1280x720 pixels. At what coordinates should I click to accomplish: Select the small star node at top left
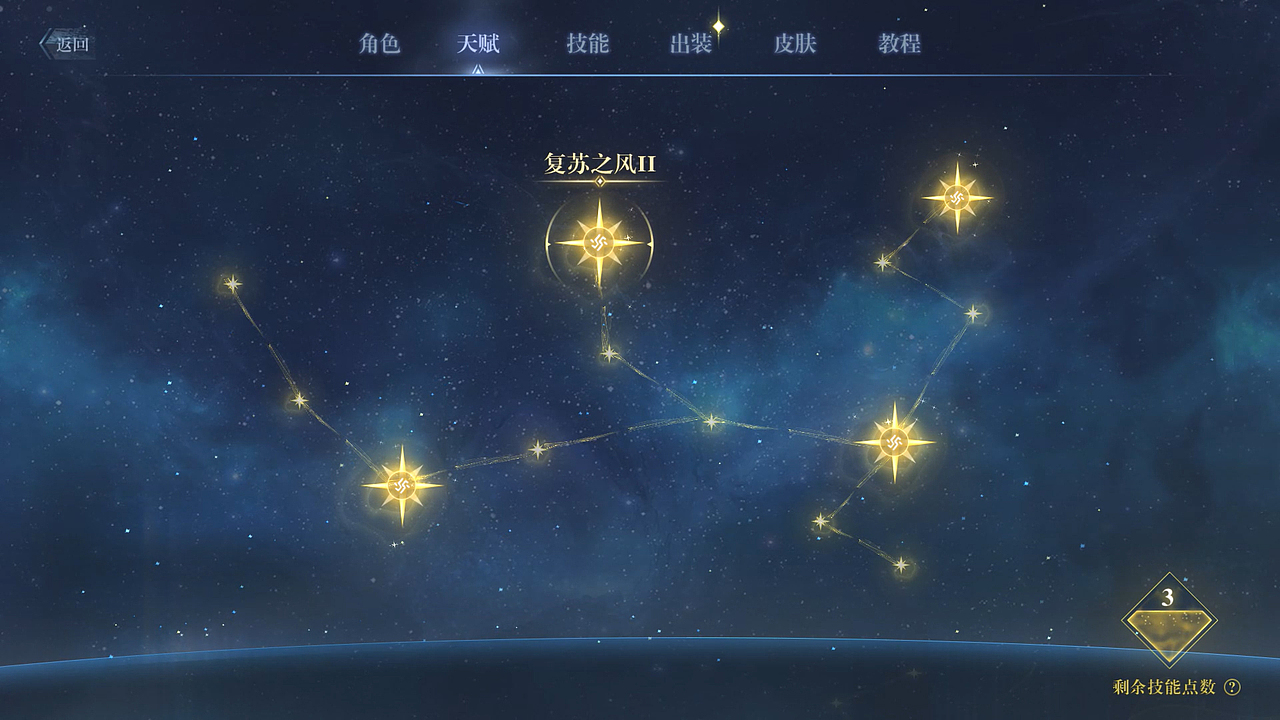(x=232, y=283)
